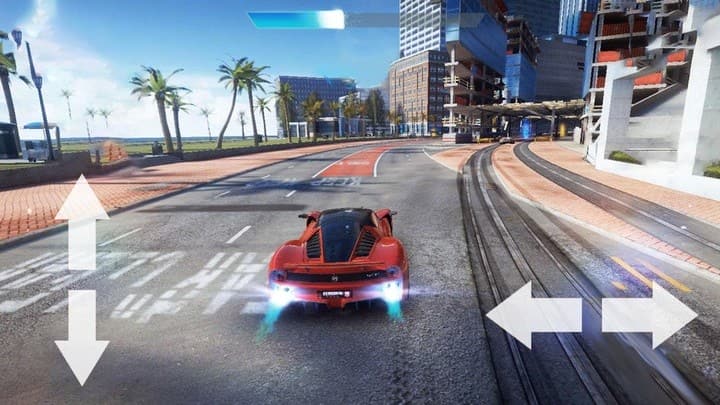The image size is (720, 405).
Task: Steer left with the left arrow
Action: tap(534, 314)
